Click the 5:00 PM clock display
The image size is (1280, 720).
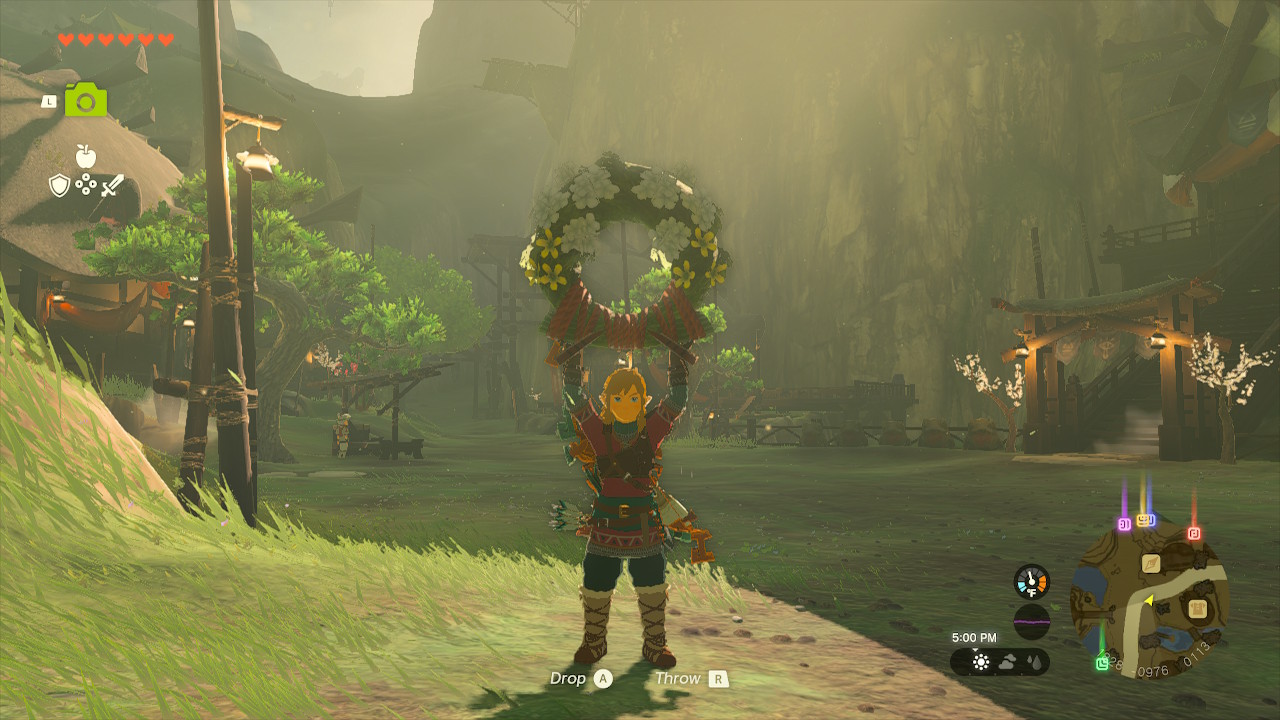point(975,638)
